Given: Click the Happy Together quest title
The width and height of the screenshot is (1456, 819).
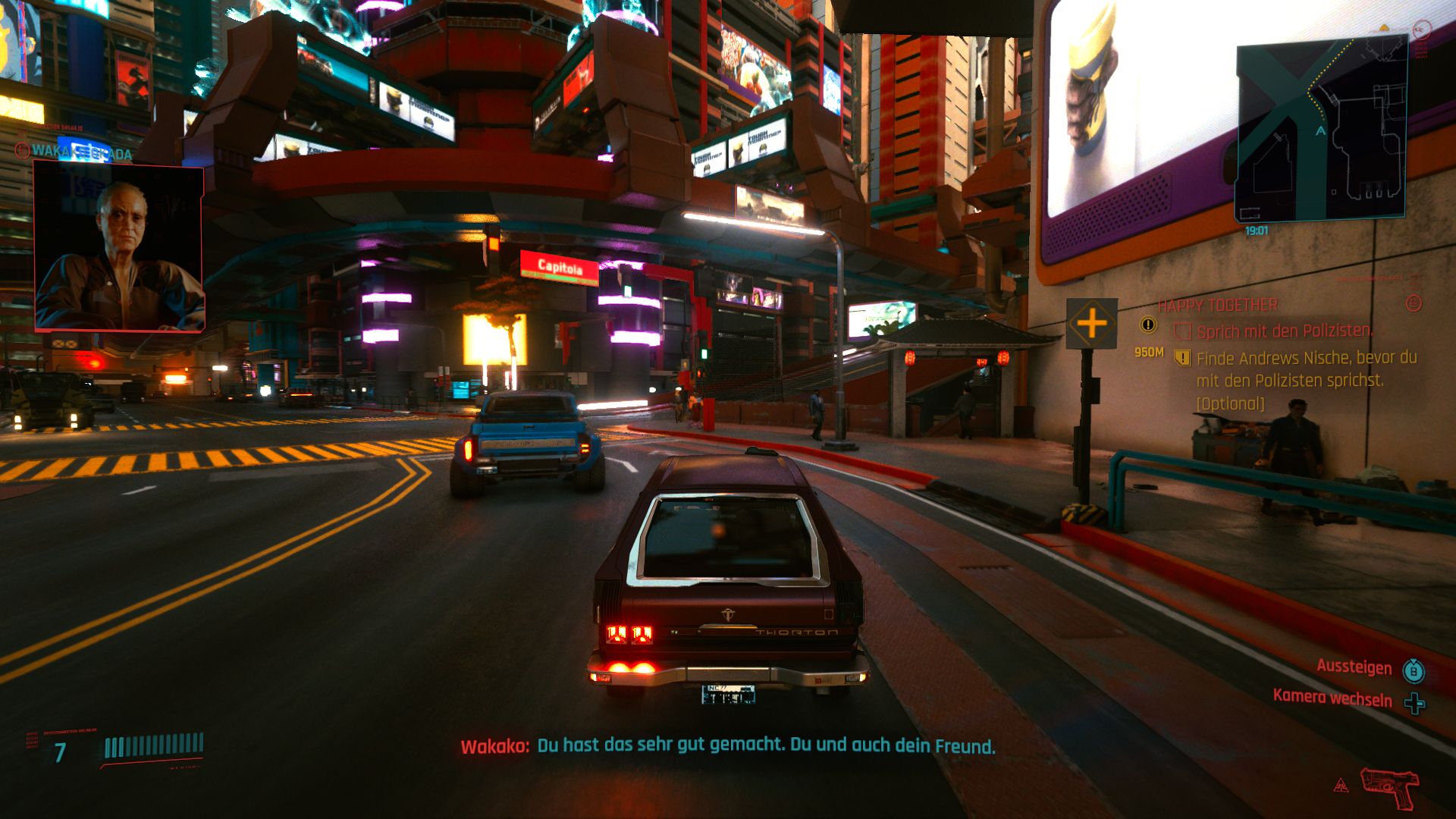Looking at the screenshot, I should pyautogui.click(x=1218, y=306).
